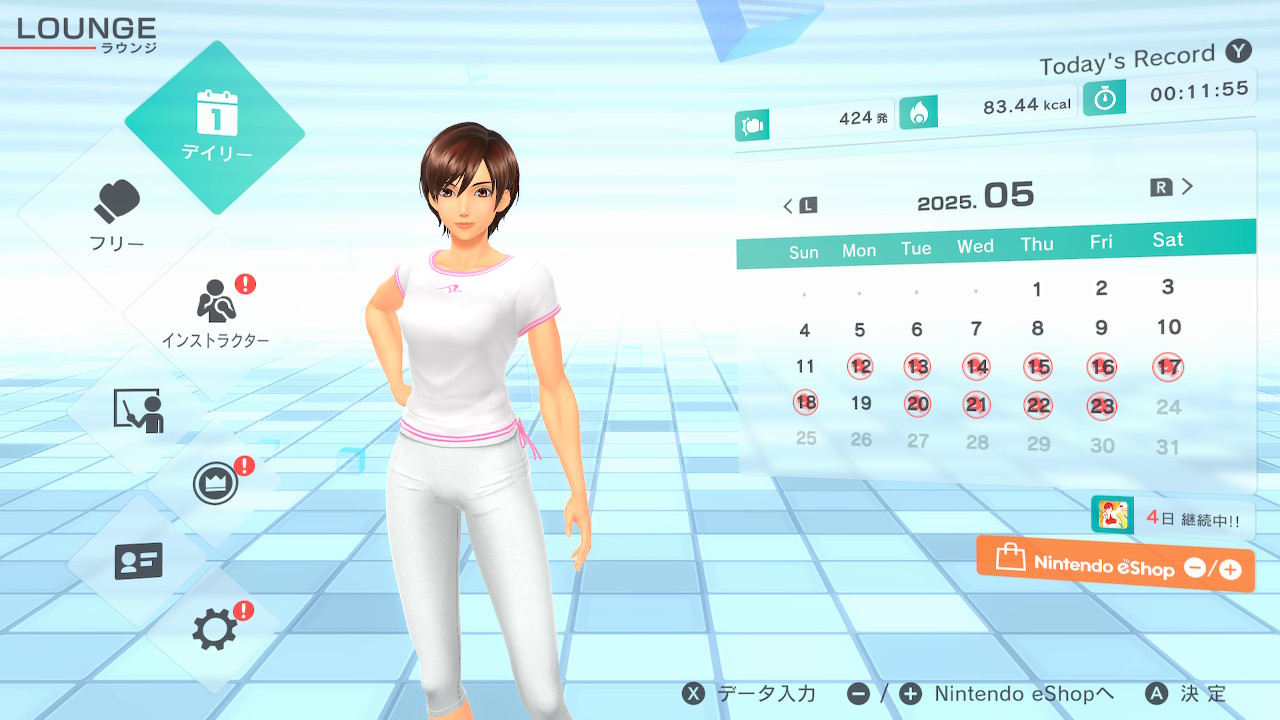Pick May 19 on the calendar
Screen dimensions: 1280x720
coord(861,404)
